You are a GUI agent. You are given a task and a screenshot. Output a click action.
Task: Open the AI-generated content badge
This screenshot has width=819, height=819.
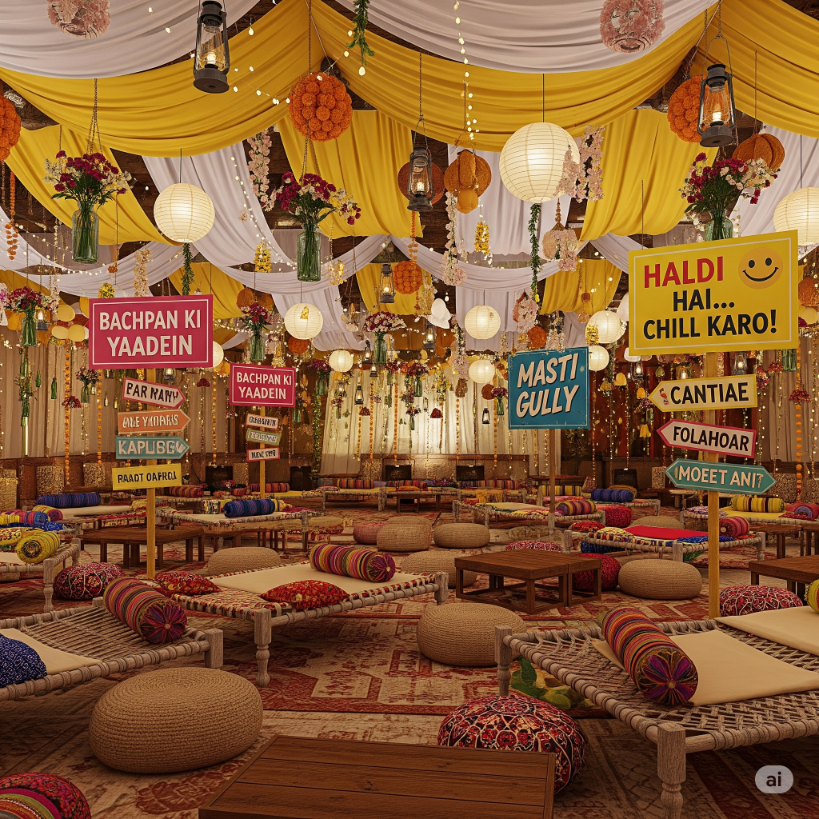click(x=773, y=779)
